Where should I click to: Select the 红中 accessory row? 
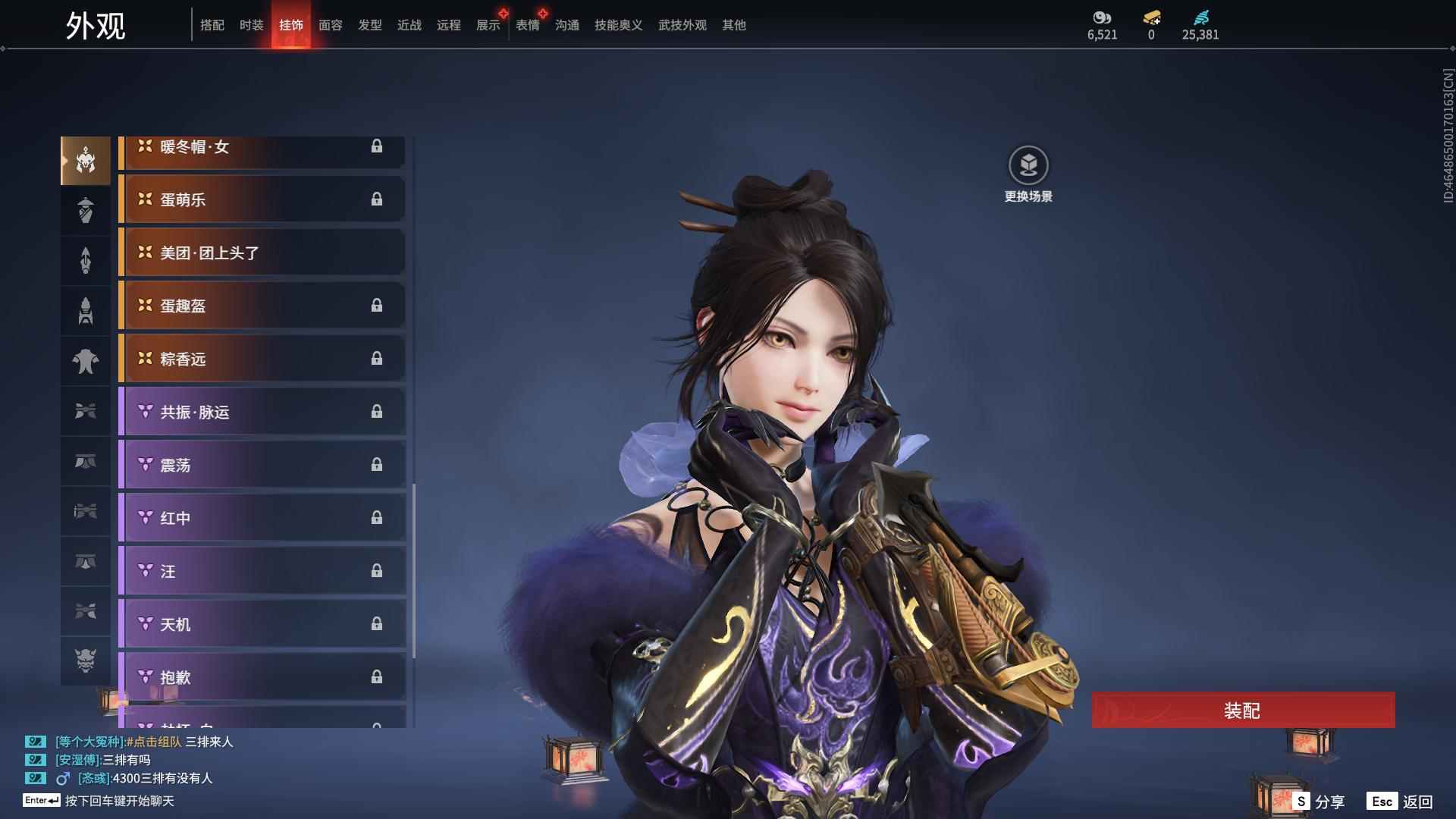(262, 518)
